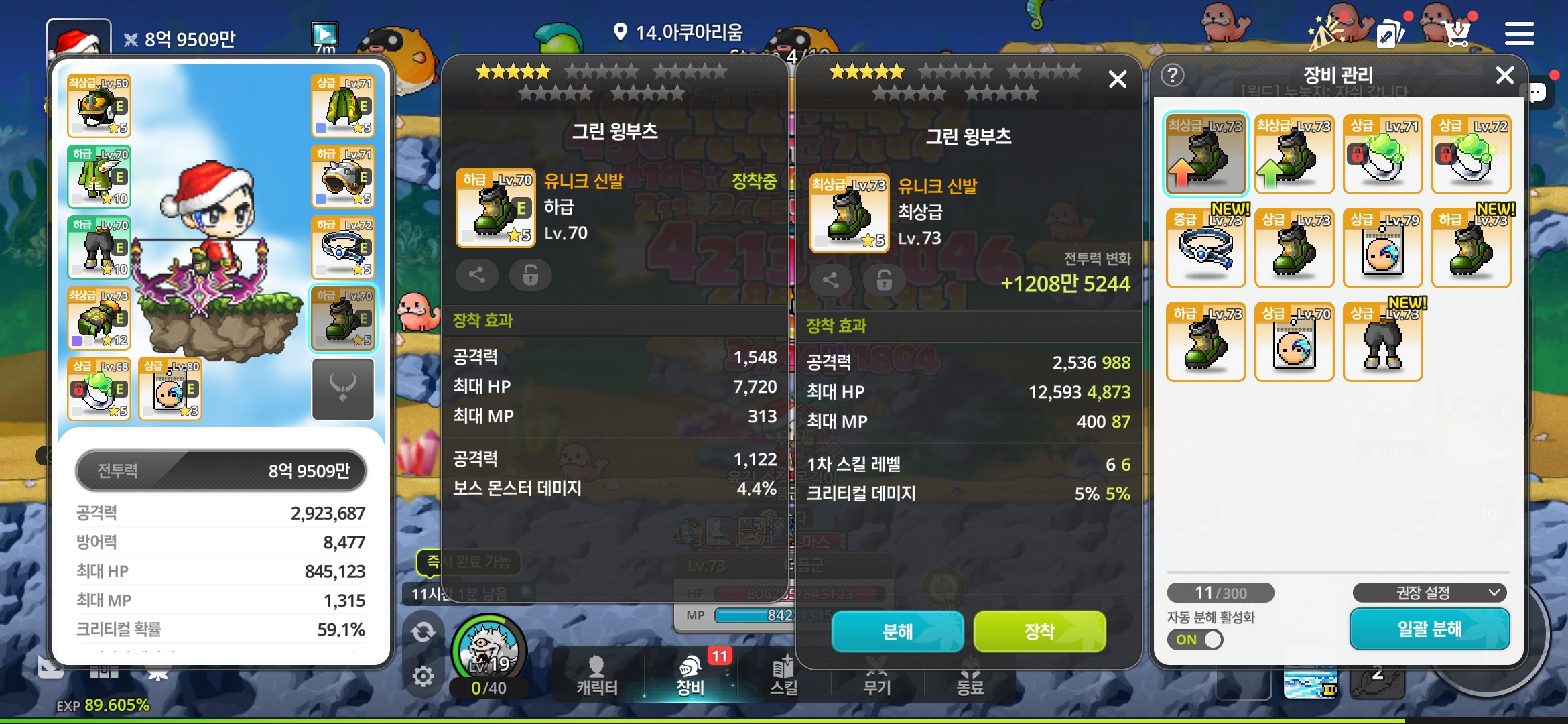1568x724 pixels.
Task: Tap the blue 분해 dismantle button
Action: 897,631
